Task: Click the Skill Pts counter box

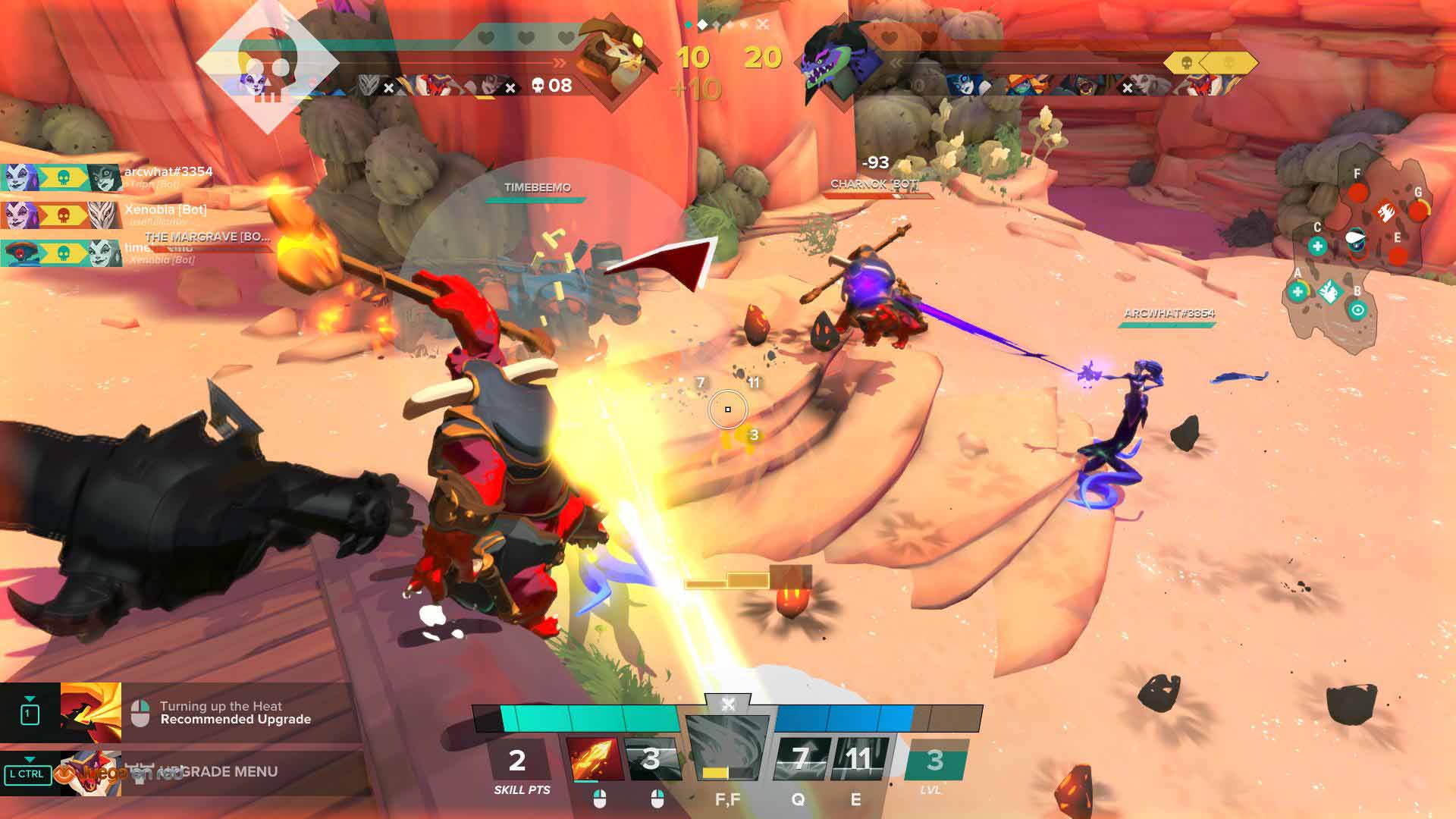Action: [519, 761]
